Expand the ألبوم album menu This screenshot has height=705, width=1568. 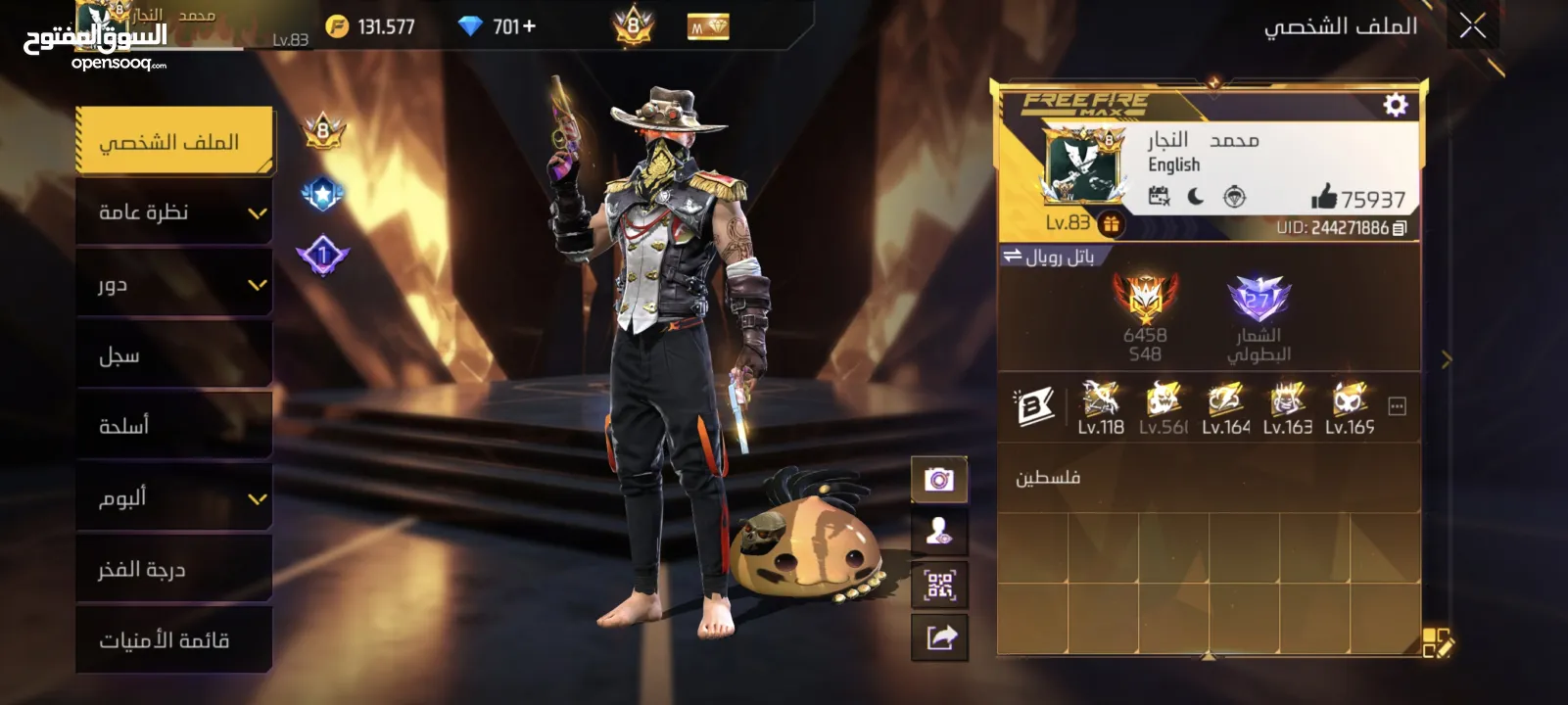(x=174, y=497)
